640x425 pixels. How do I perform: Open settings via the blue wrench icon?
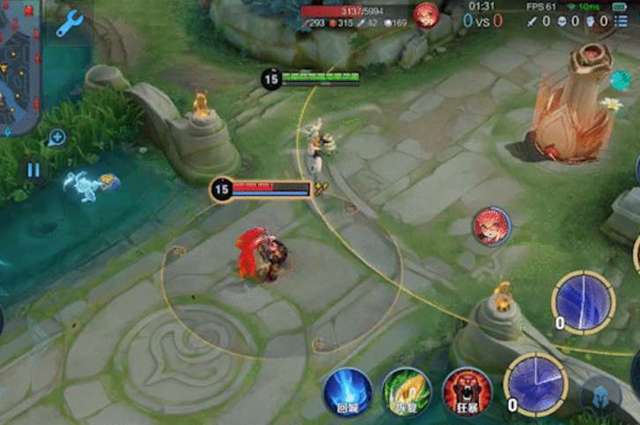tap(68, 23)
